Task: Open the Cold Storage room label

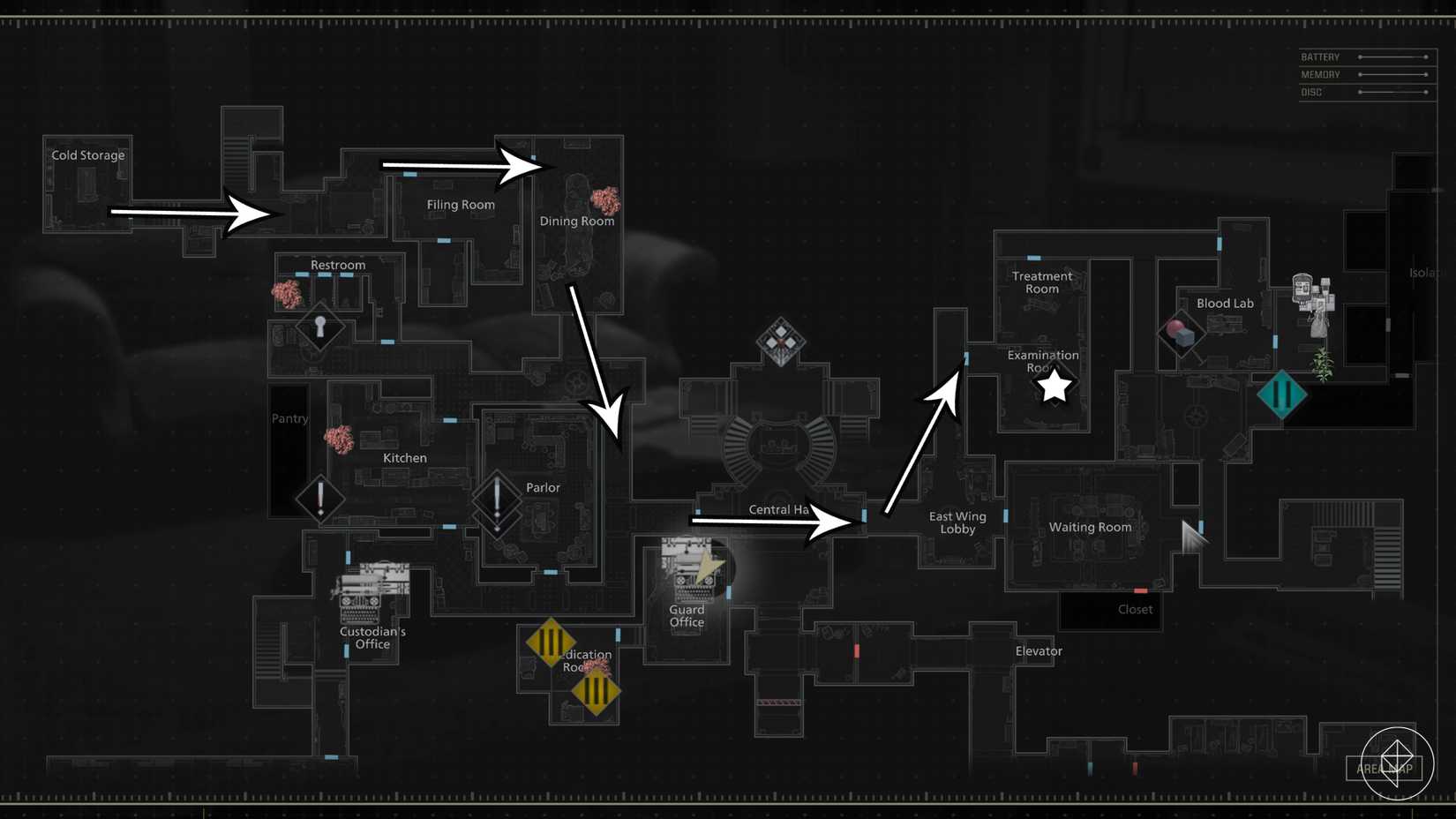Action: [x=88, y=155]
